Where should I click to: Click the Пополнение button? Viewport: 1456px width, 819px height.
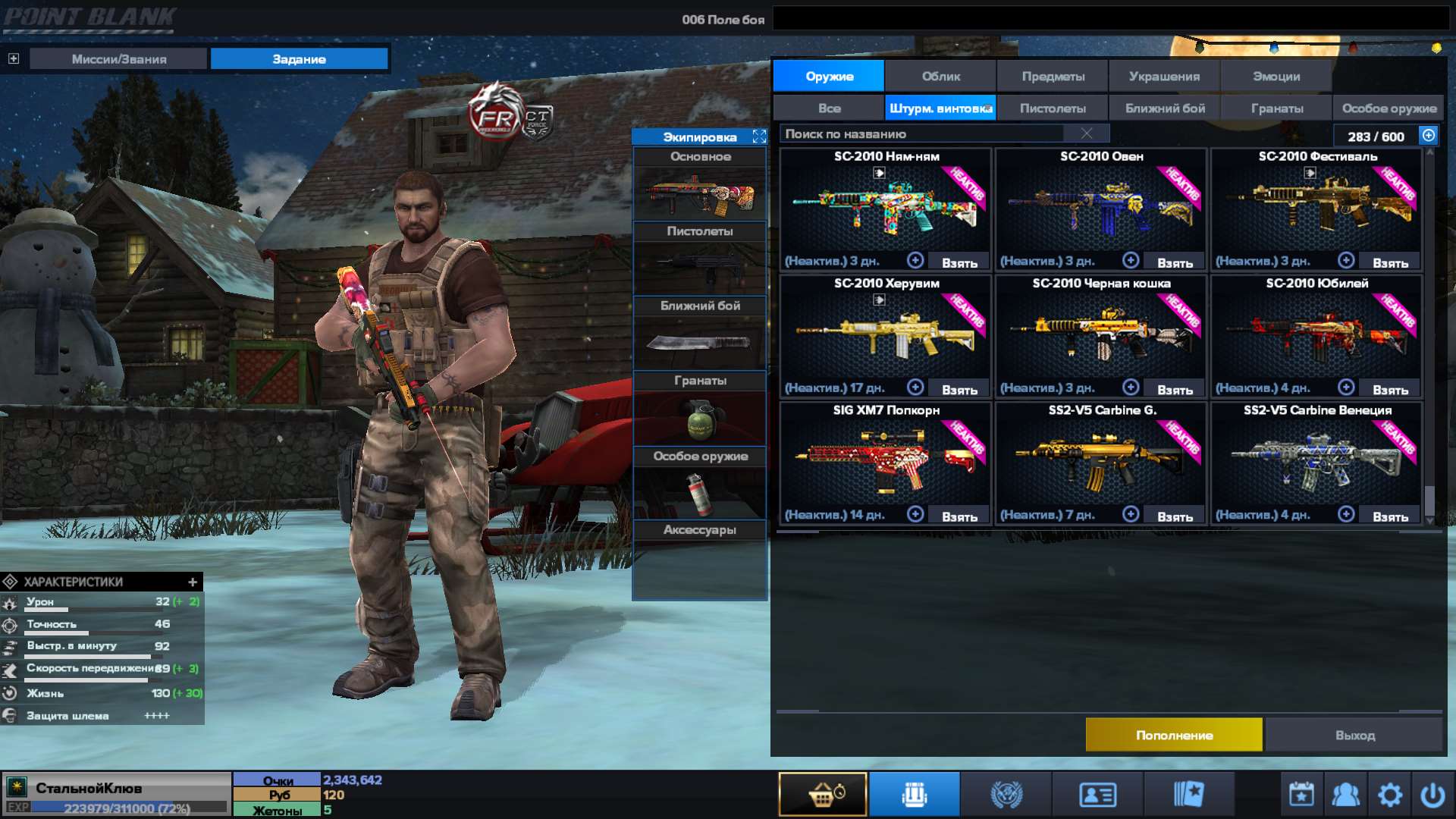click(x=1174, y=735)
